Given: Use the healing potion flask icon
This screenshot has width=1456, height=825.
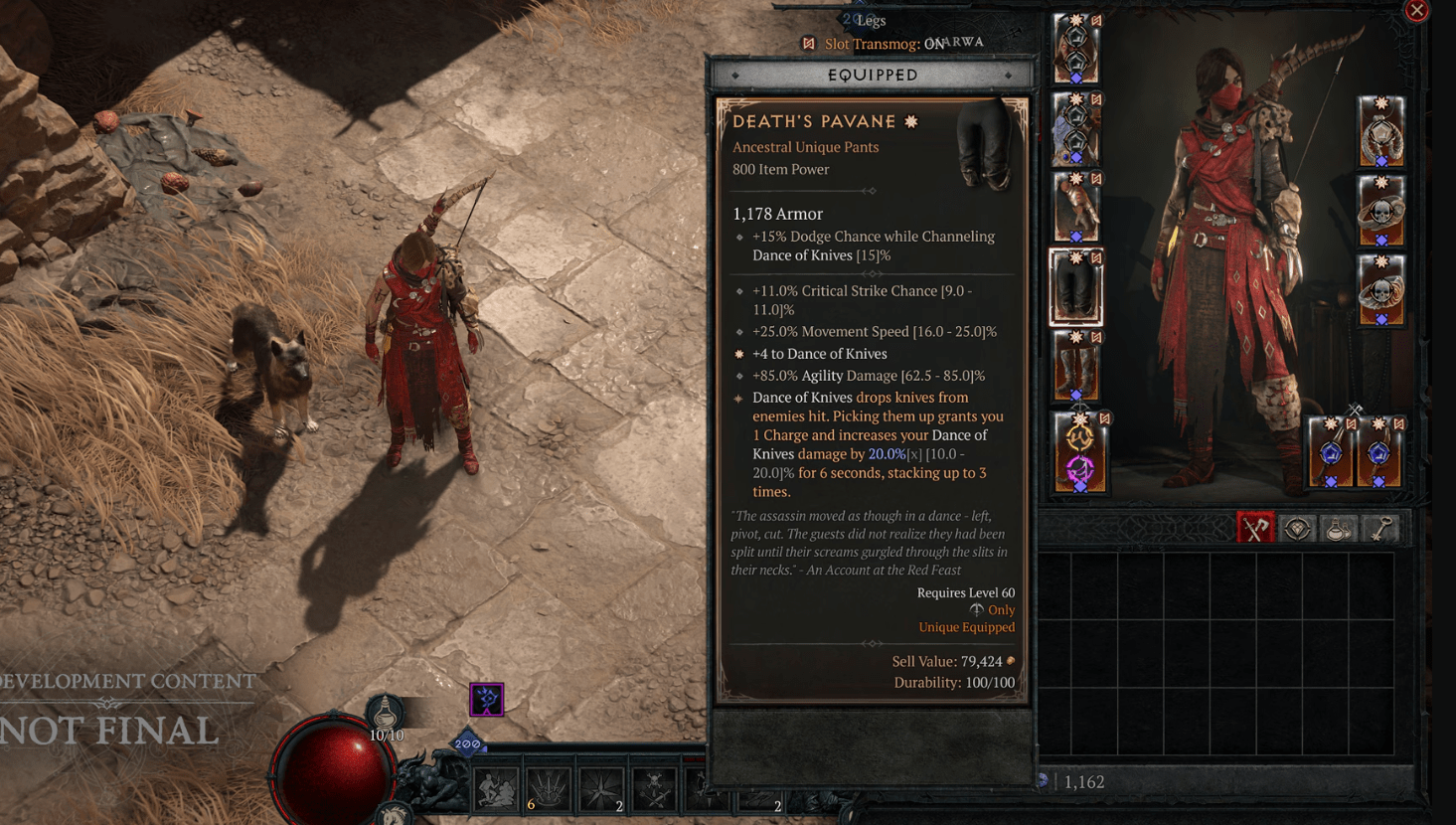Looking at the screenshot, I should pyautogui.click(x=386, y=714).
